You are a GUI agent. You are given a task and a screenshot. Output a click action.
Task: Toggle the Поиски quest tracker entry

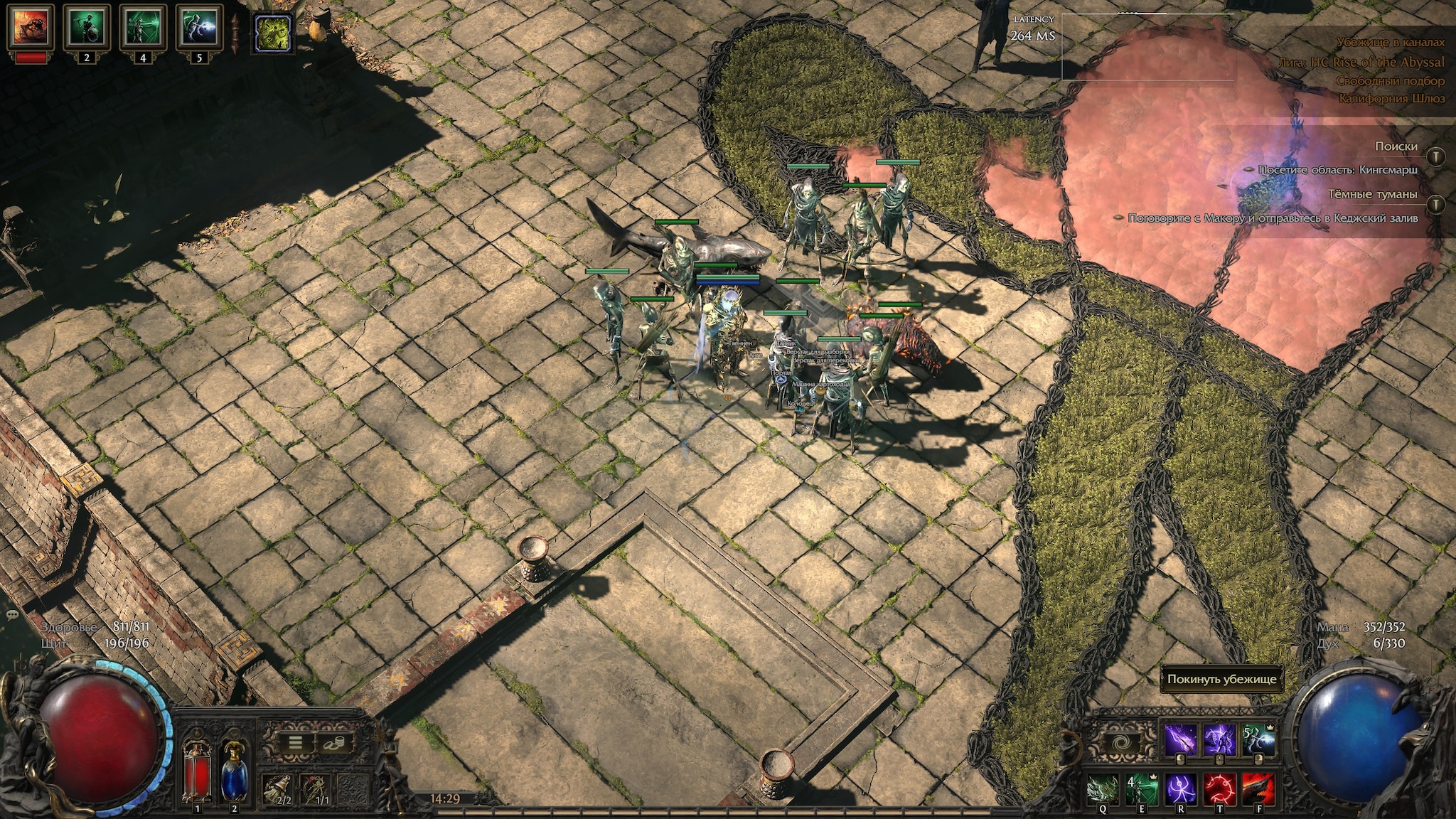pos(1435,156)
